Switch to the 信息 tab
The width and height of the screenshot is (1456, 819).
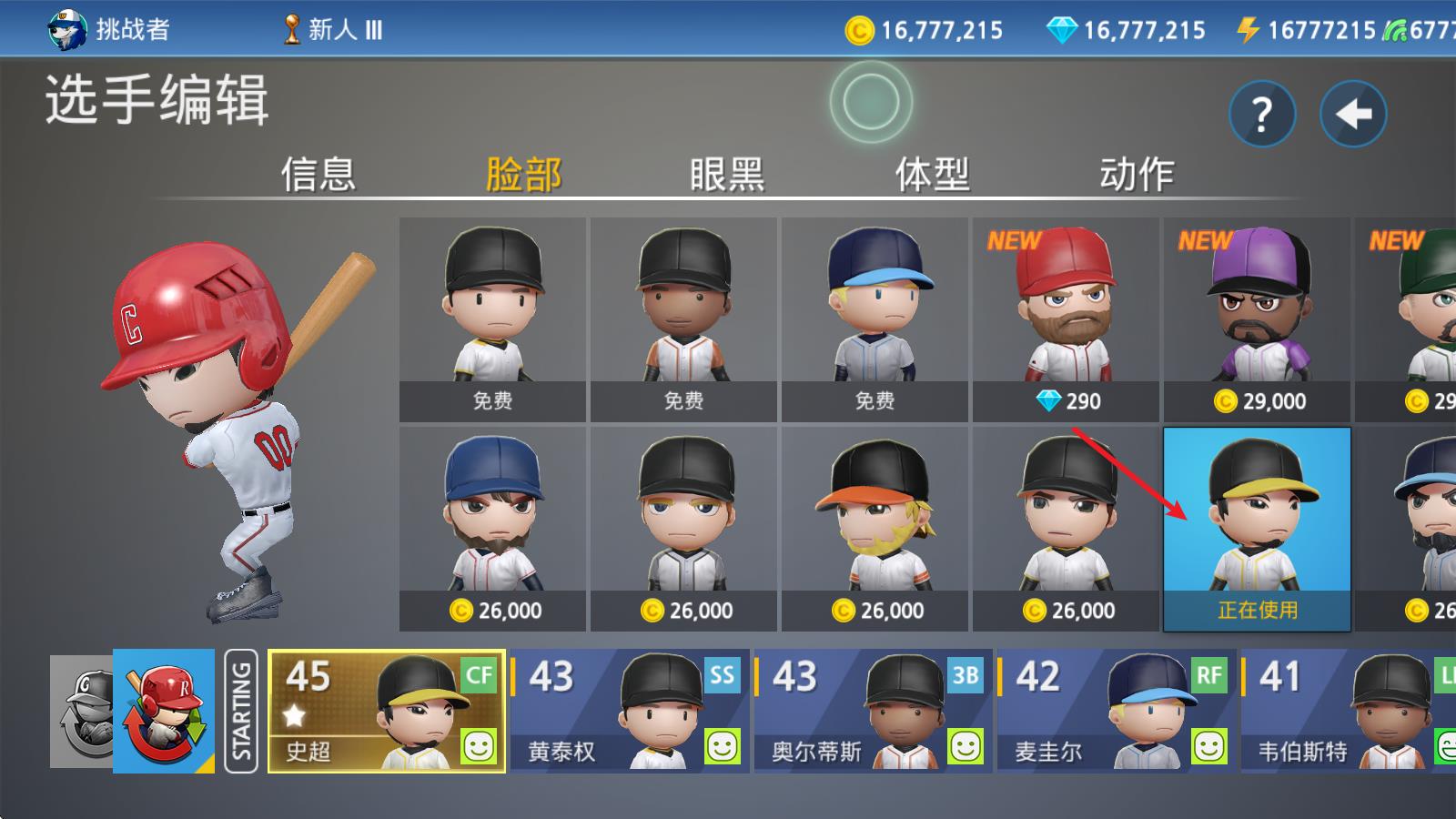[x=320, y=175]
